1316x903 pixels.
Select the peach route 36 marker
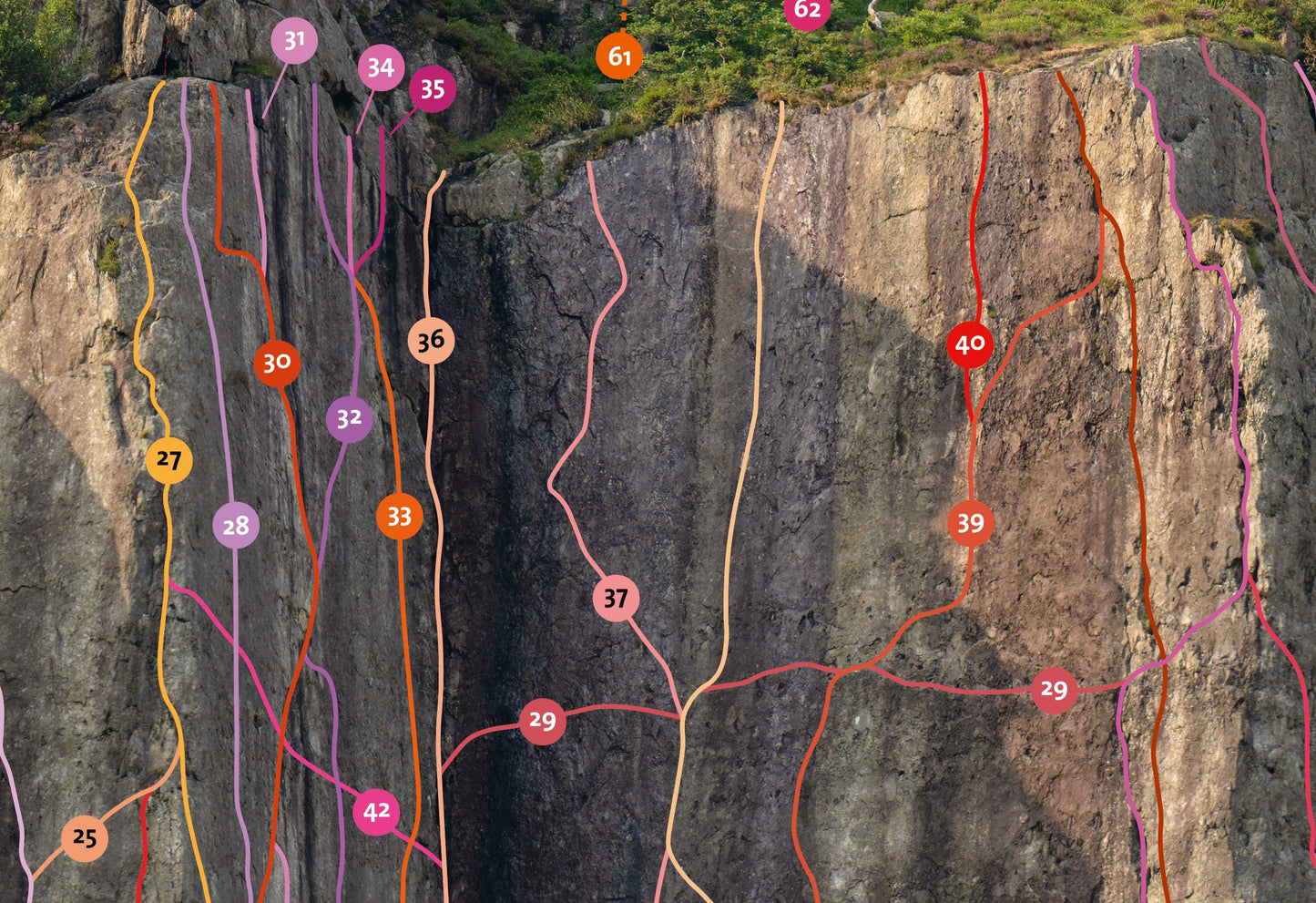click(431, 341)
